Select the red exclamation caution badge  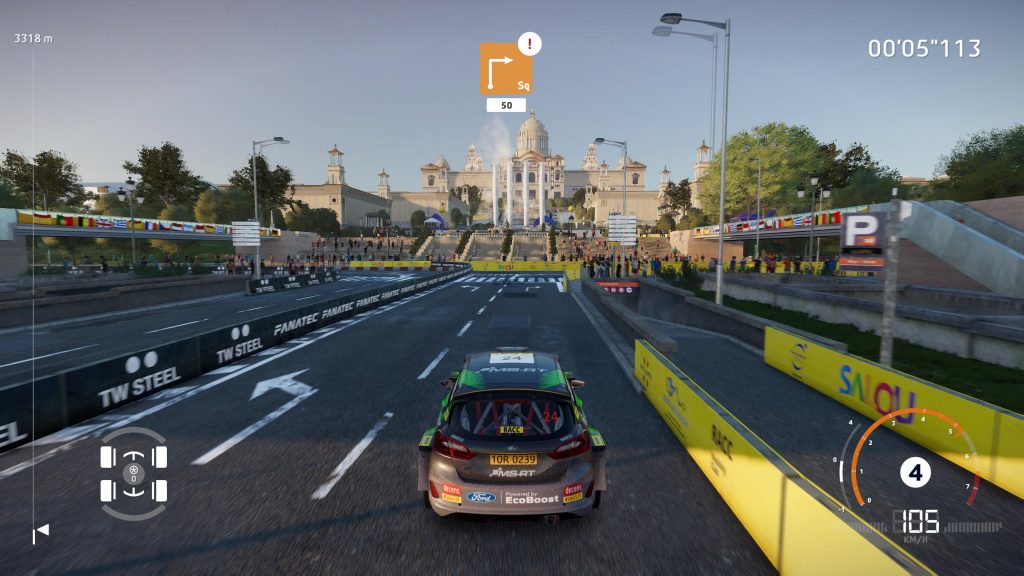530,43
